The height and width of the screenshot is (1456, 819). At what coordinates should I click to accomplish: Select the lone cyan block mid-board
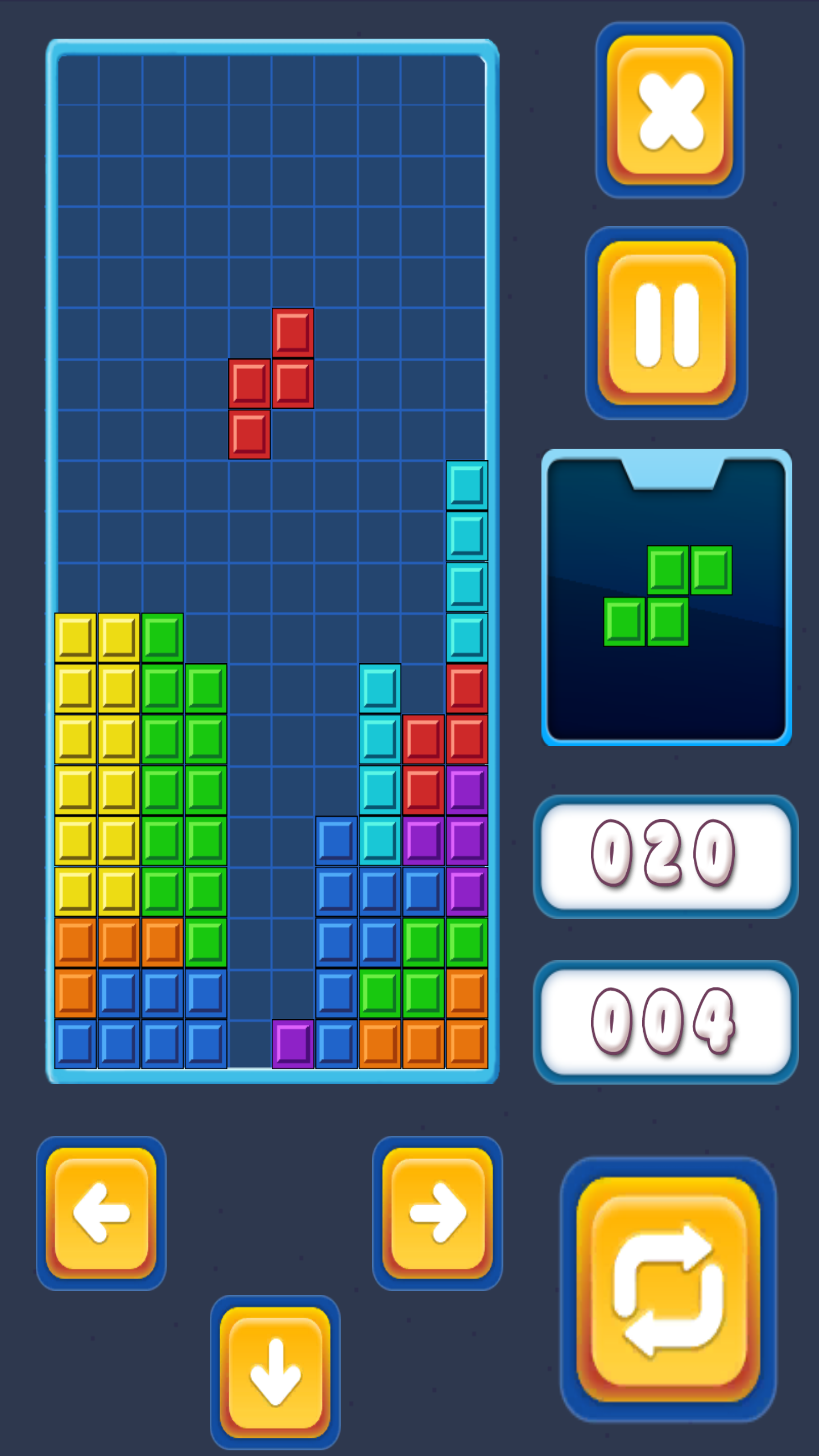tap(380, 691)
